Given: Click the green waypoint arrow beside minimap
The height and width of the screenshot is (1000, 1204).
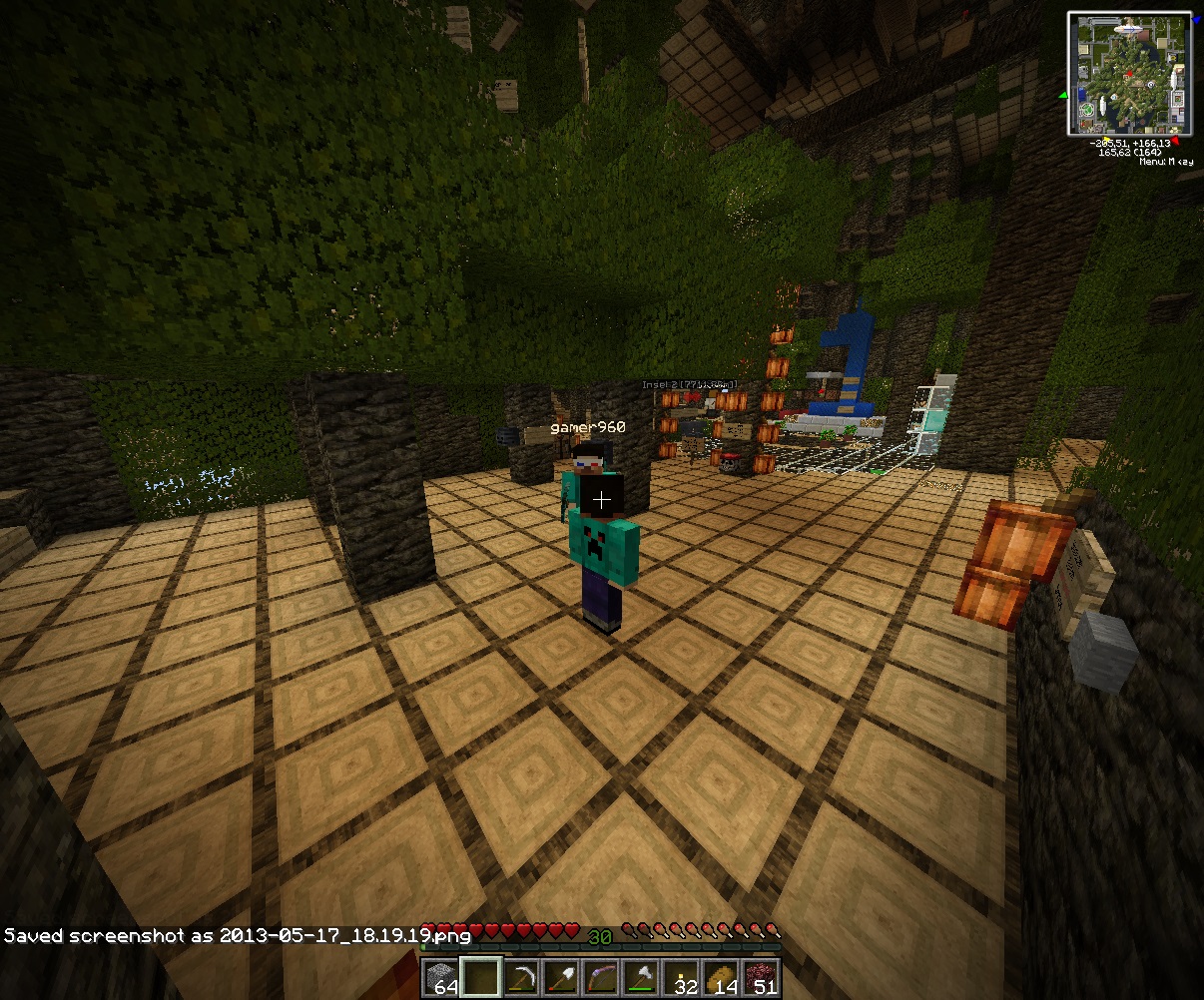Looking at the screenshot, I should (1063, 96).
